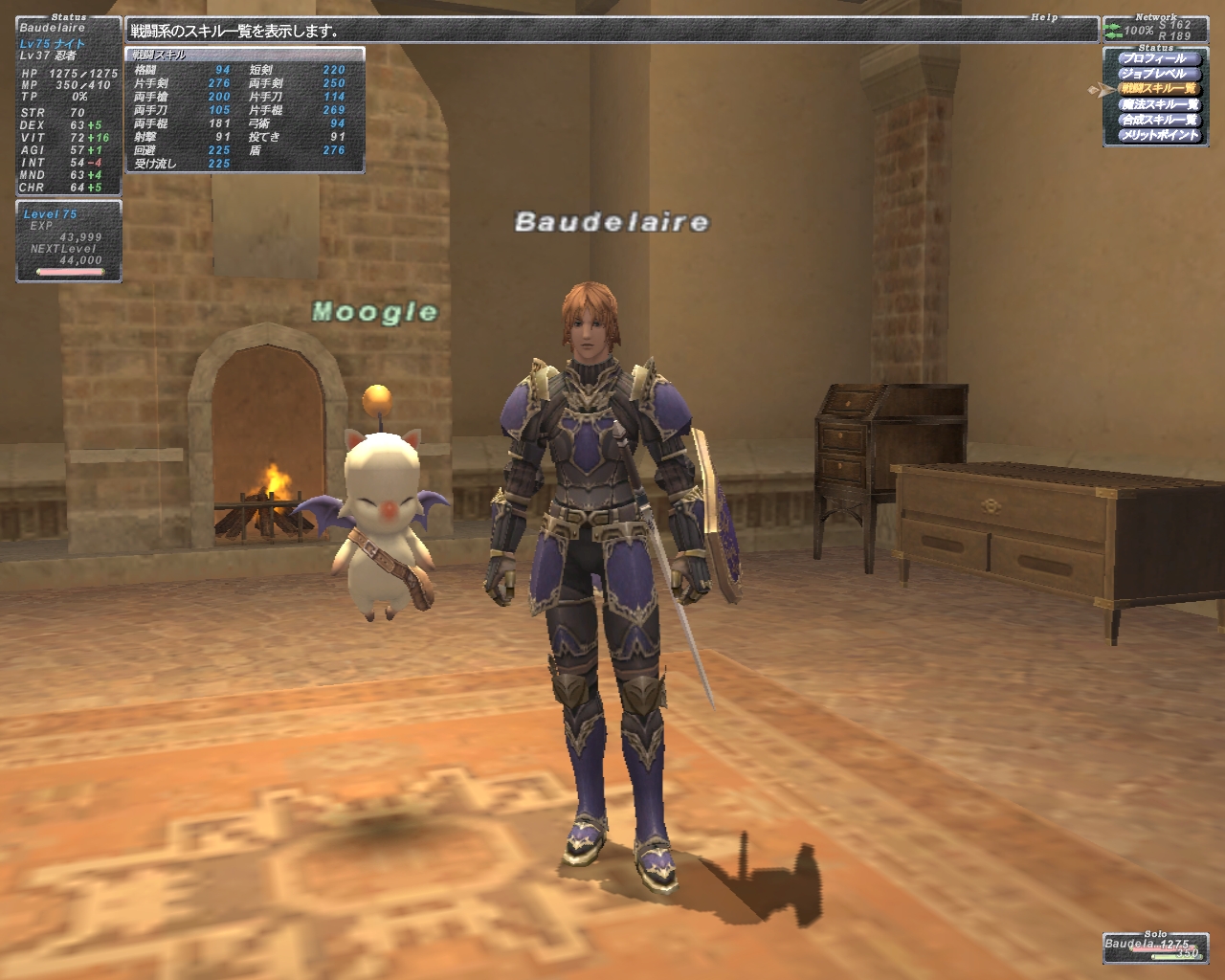Select メリットポイント (Merit Points) entry
Viewport: 1225px width, 980px height.
1159,135
